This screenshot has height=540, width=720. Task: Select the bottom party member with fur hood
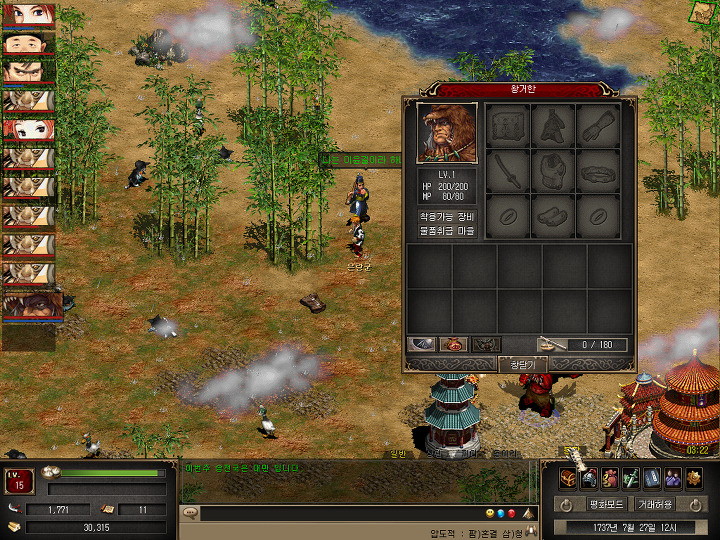(x=31, y=304)
